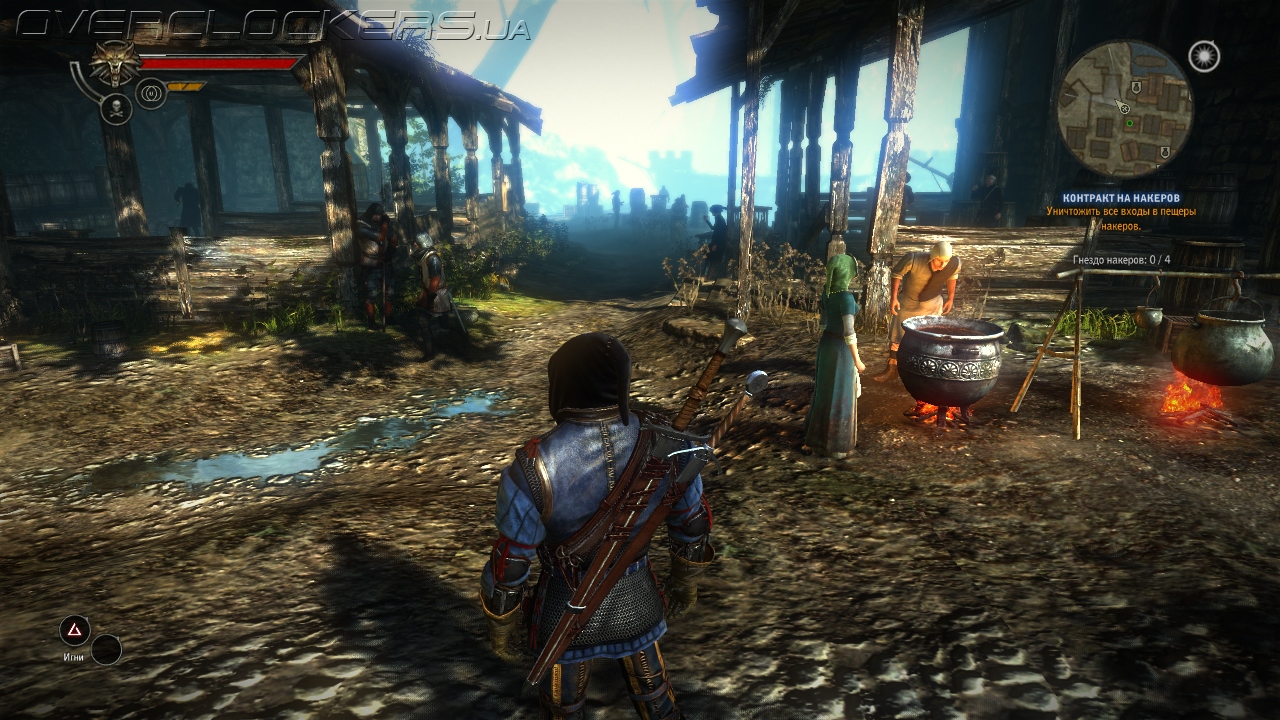
Task: Activate the Igni sign icon
Action: 75,630
